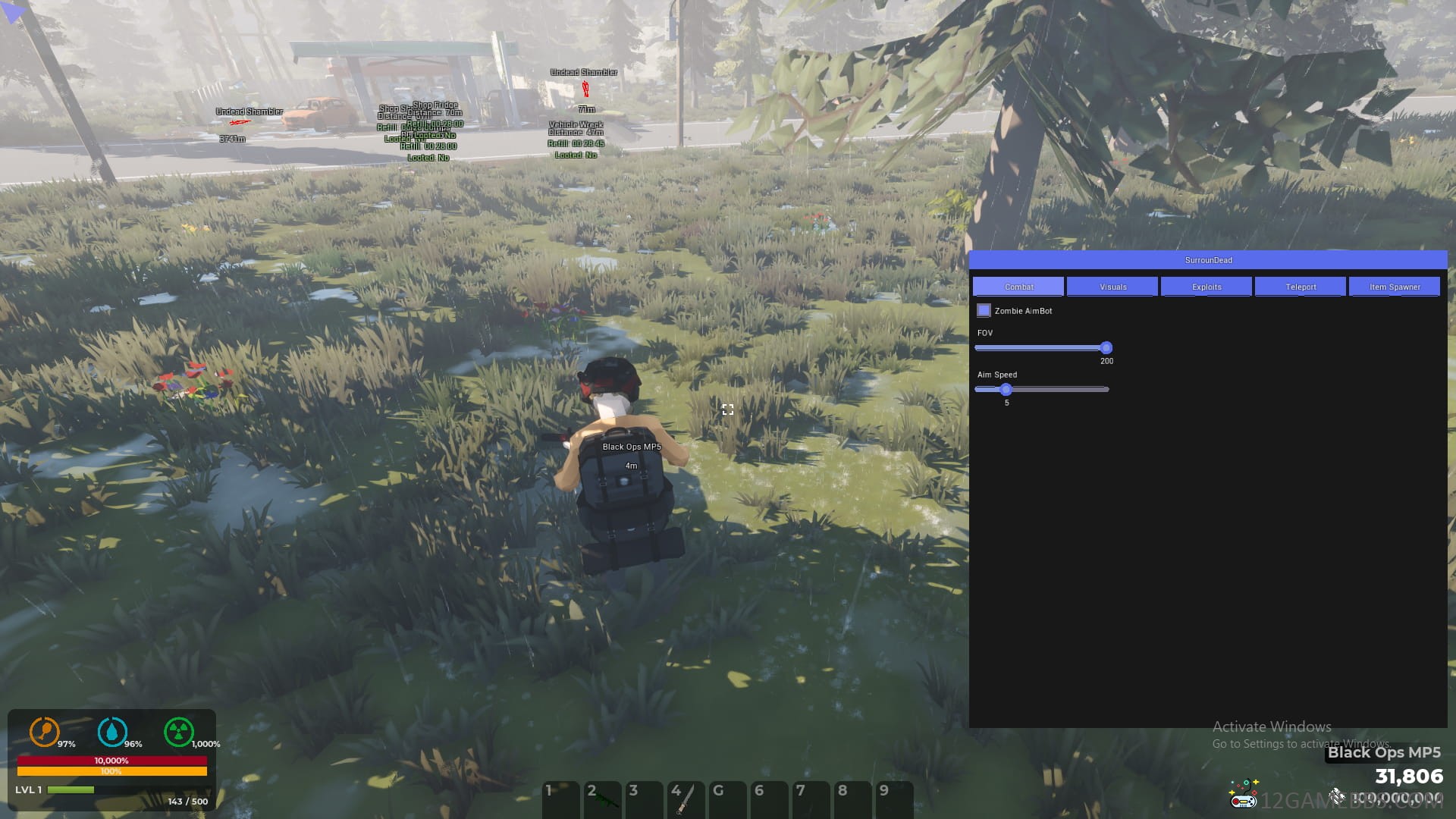
Task: Switch to the Visuals tab
Action: click(1112, 287)
